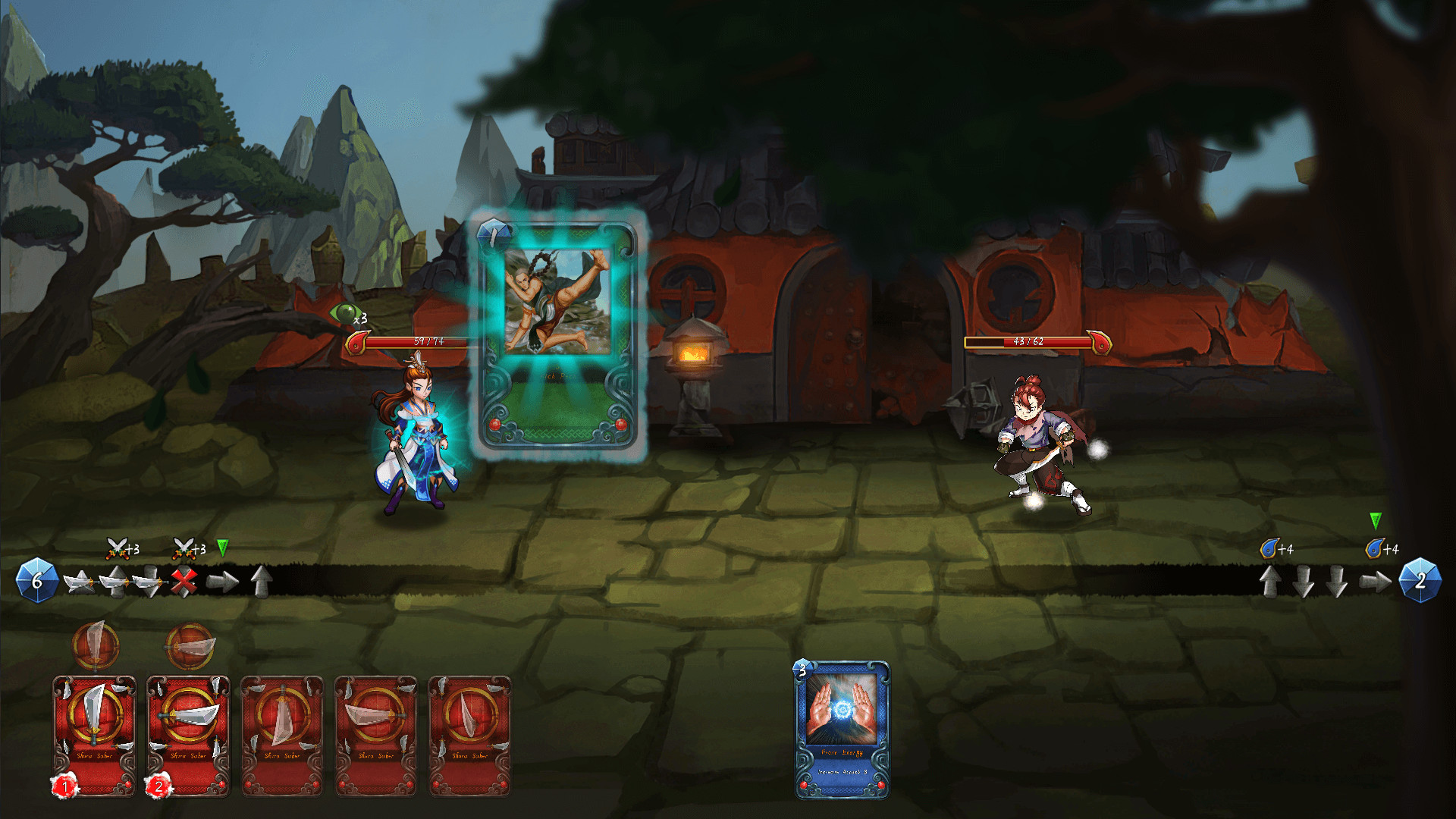The height and width of the screenshot is (819, 1456).
Task: Click the enemy's blue droplet +4 icon
Action: pyautogui.click(x=1270, y=548)
